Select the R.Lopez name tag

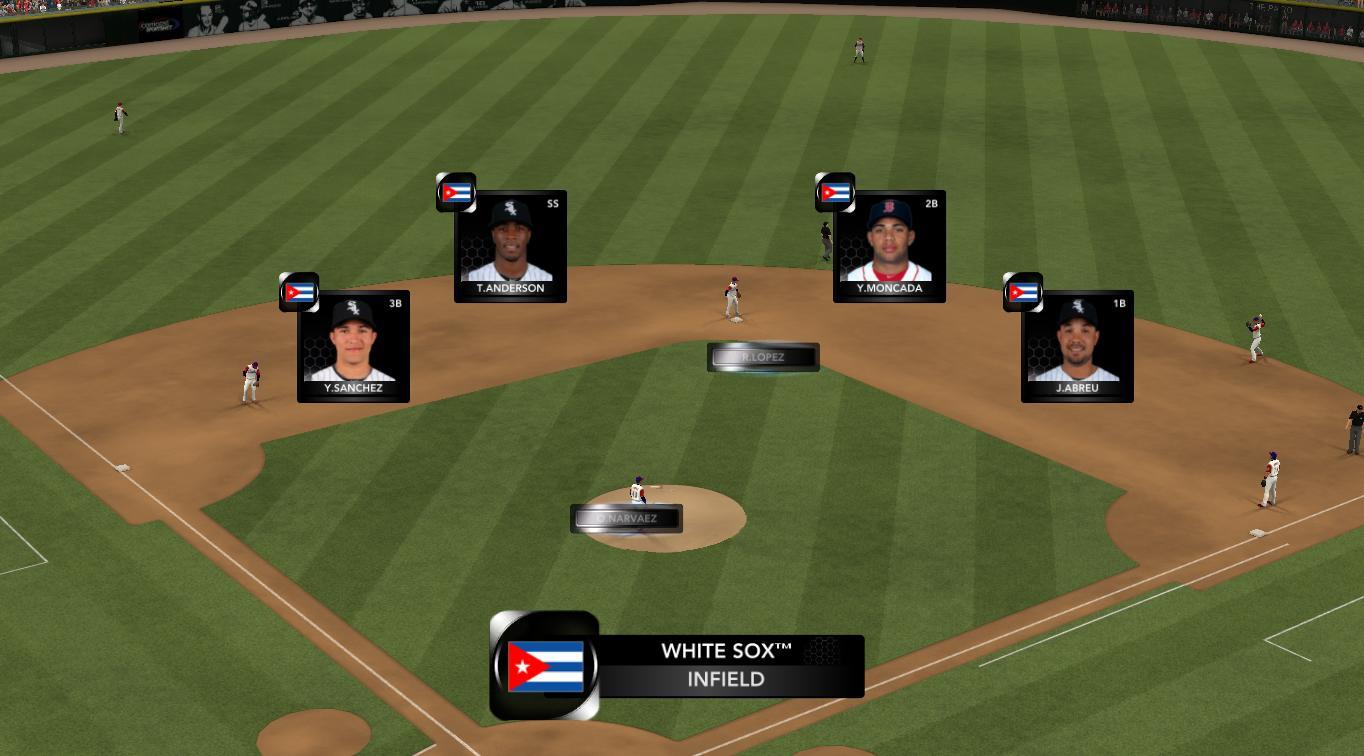pos(763,357)
